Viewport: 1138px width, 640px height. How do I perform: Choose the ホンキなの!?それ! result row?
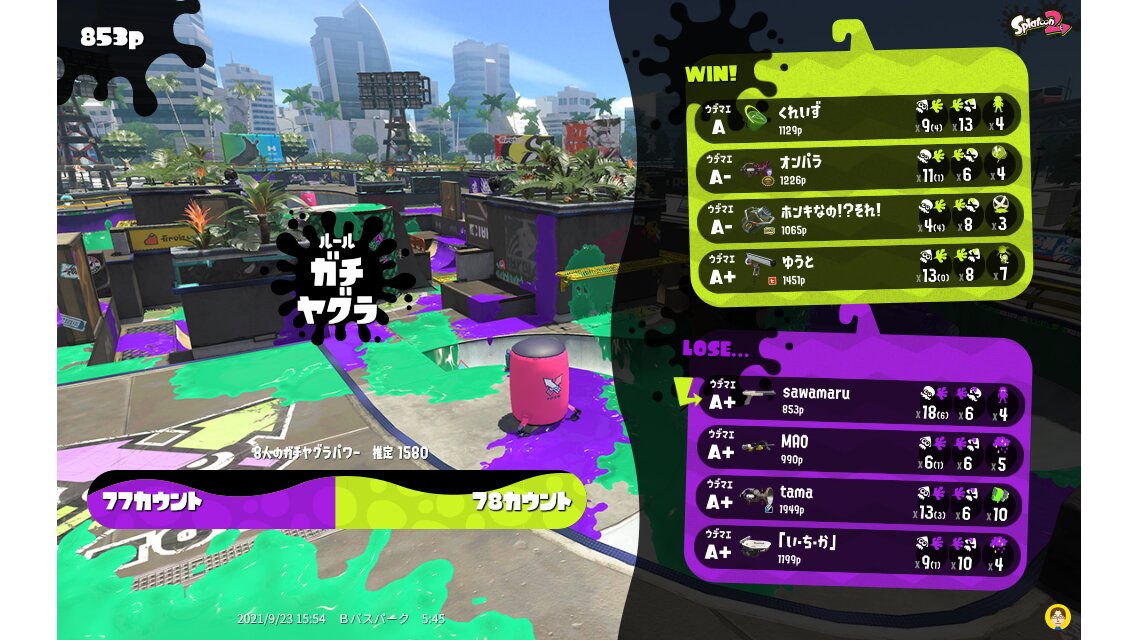(858, 217)
